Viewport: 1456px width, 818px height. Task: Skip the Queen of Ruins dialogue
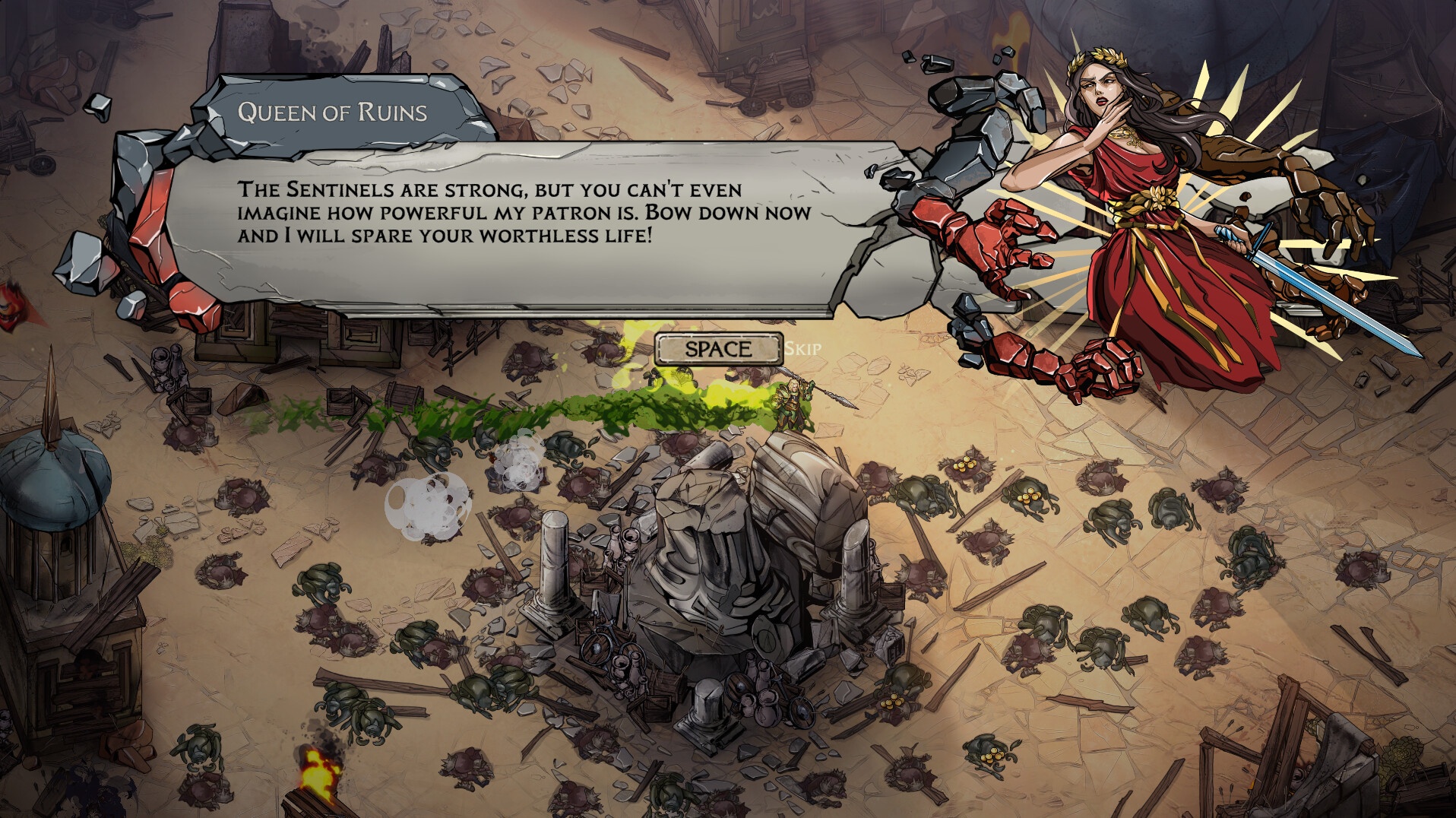718,349
